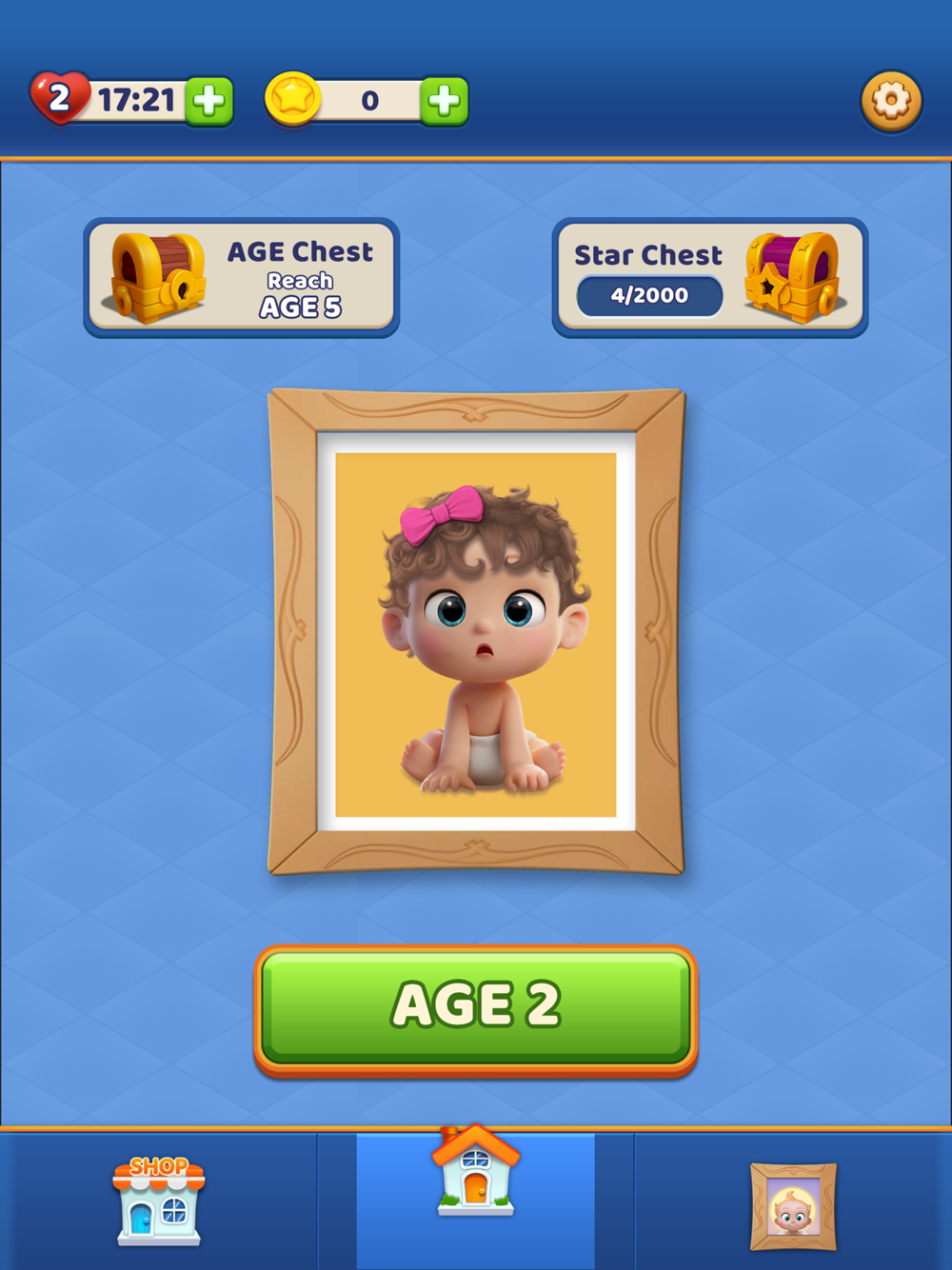Open the baby portrait album tab
The image size is (952, 1270).
pos(793,1205)
